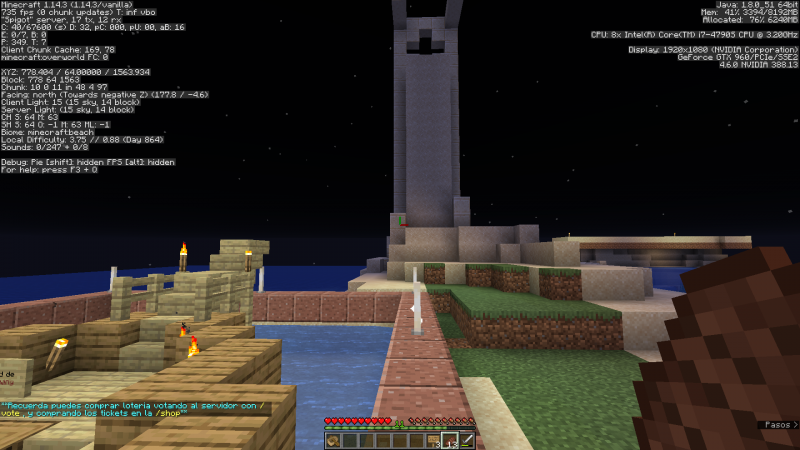The width and height of the screenshot is (800, 450).
Task: Select the tan item in the first hotbar slot
Action: (x=333, y=441)
